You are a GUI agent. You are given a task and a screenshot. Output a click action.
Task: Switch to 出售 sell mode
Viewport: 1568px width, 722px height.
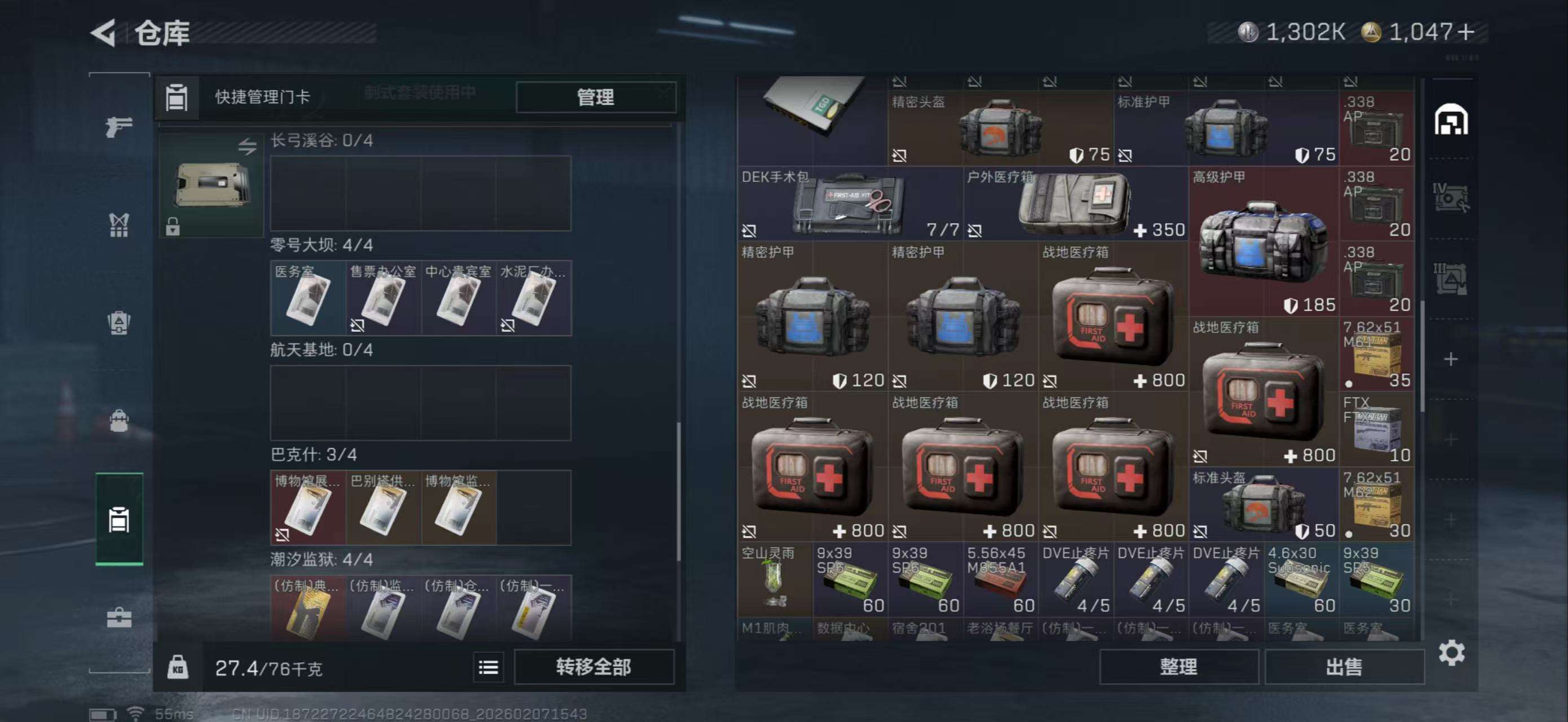pos(1345,666)
